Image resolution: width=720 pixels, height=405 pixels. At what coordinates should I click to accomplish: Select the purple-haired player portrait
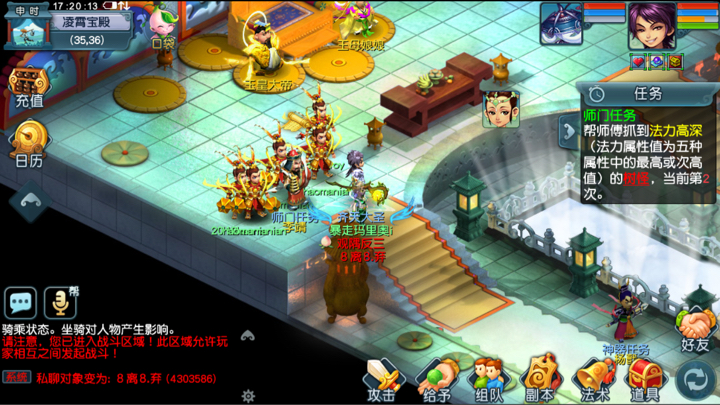651,25
